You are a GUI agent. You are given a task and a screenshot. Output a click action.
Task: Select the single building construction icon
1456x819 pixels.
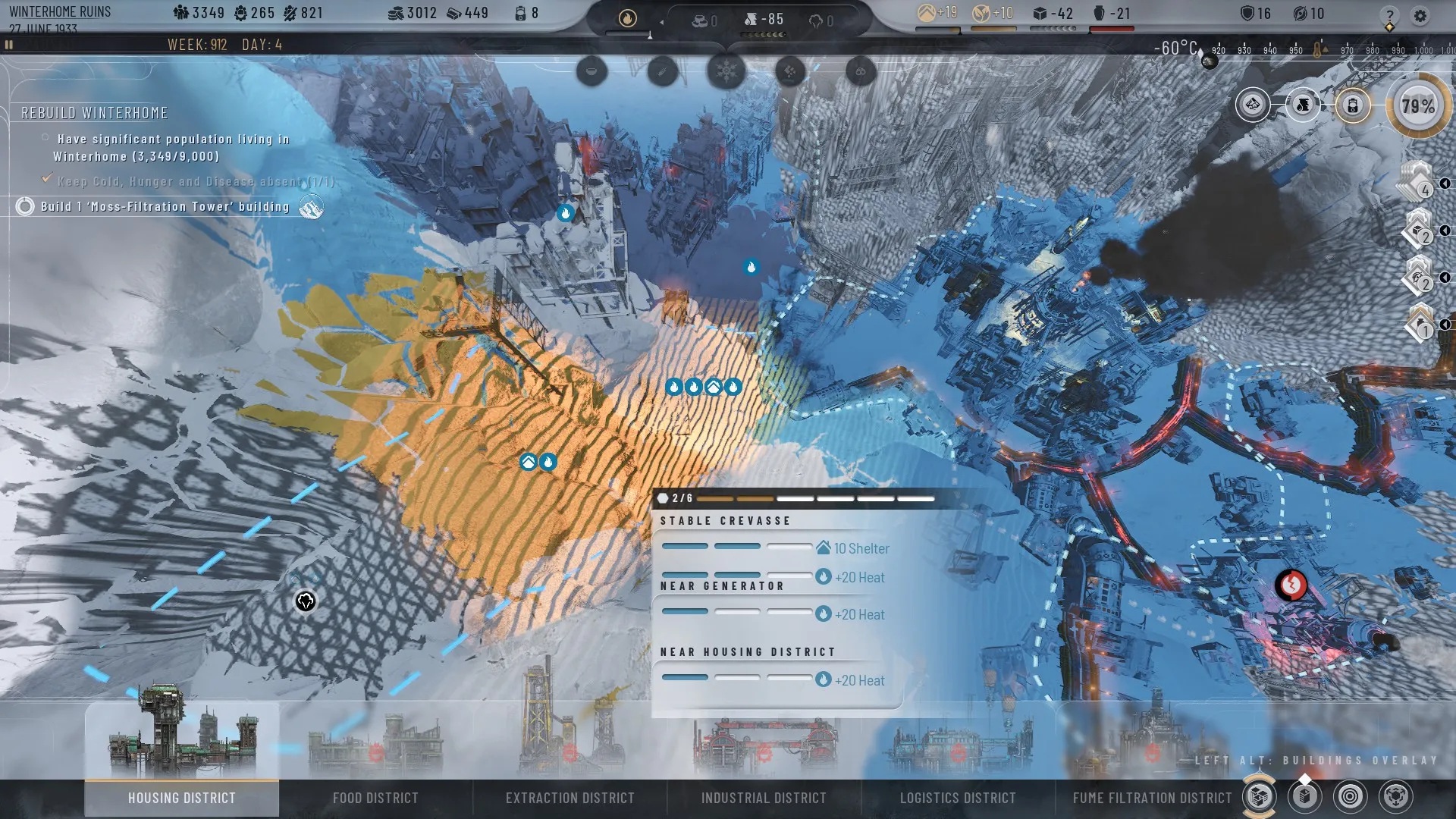pos(1304,796)
